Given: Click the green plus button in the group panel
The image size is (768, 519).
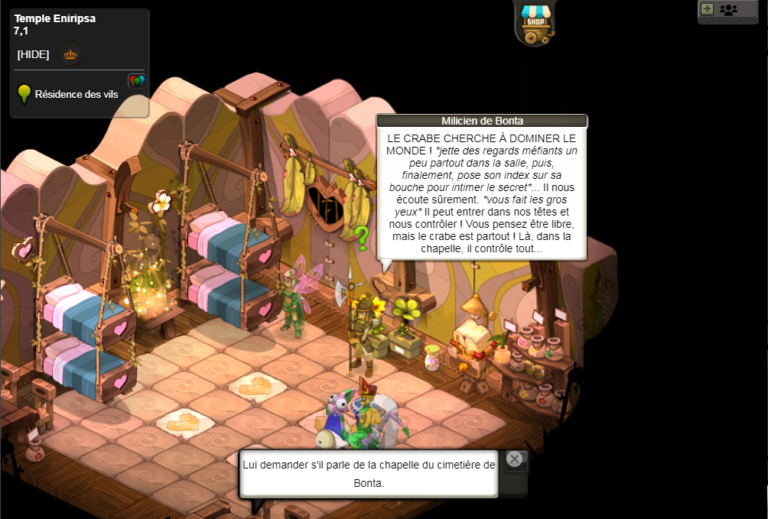Looking at the screenshot, I should [707, 9].
